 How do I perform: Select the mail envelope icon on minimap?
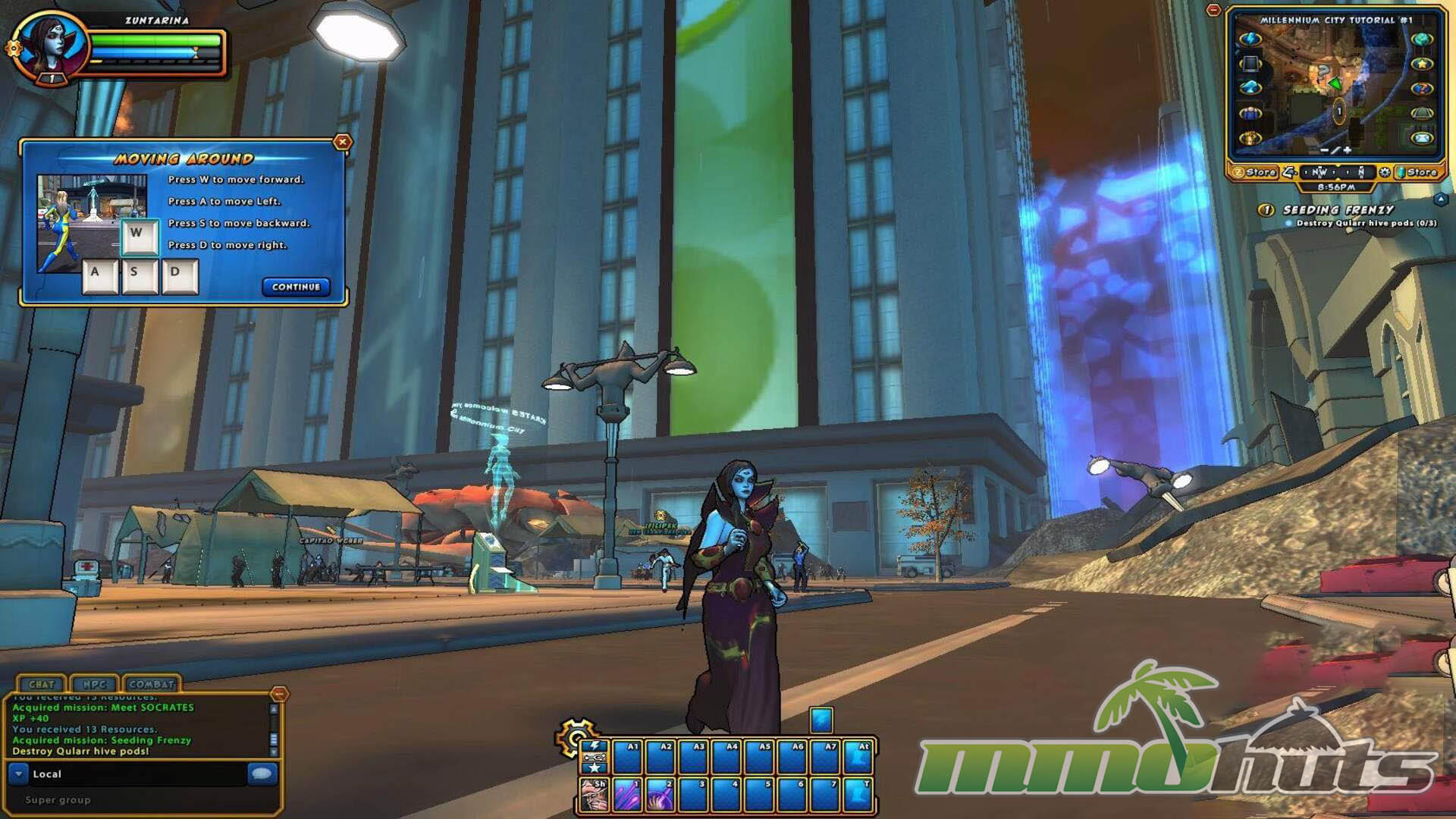[1422, 138]
